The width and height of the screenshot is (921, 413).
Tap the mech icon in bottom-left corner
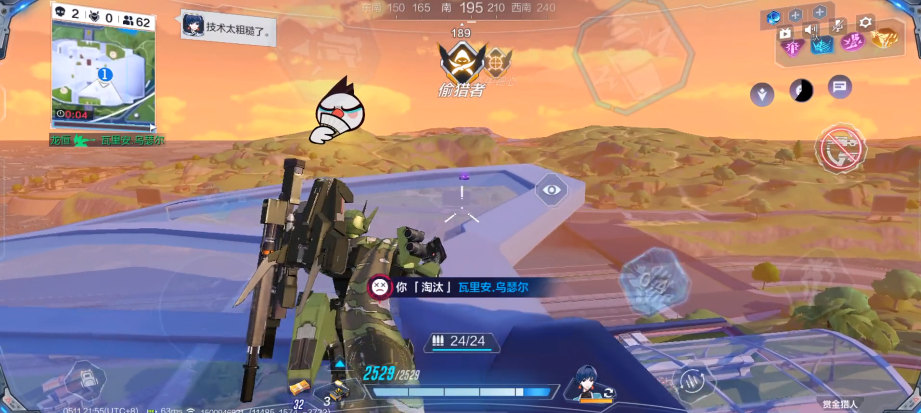(83, 382)
